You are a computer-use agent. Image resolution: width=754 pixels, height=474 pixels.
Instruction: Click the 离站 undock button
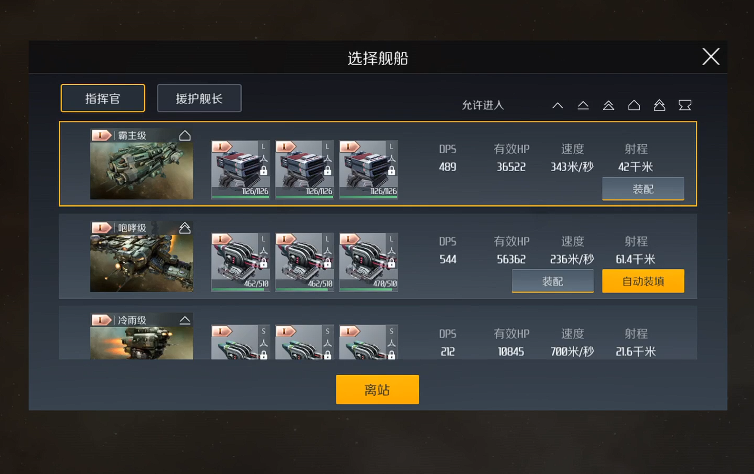pos(377,390)
